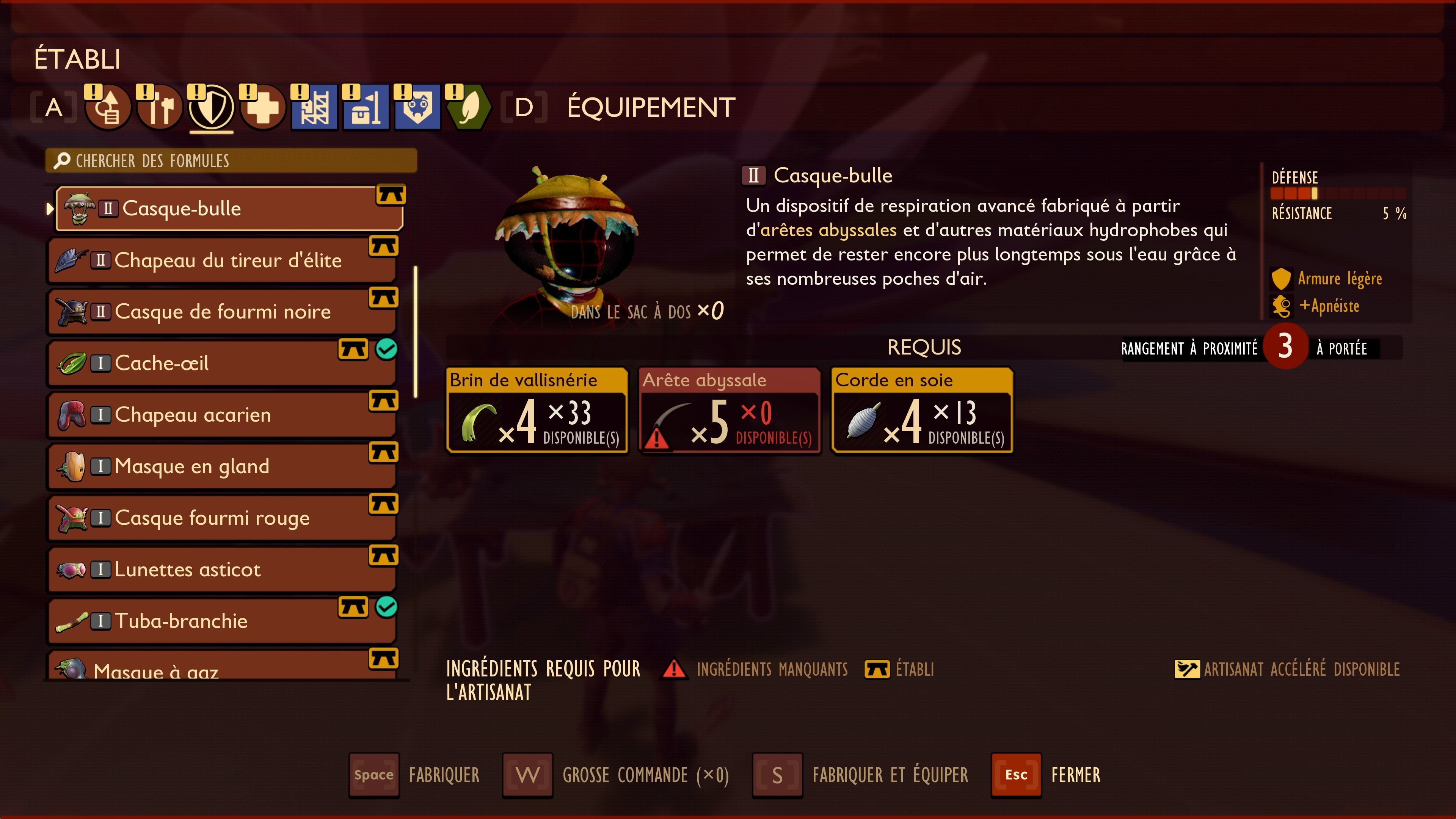Pick the Casque de fourmi noire recipe
The image size is (1456, 819).
tap(221, 312)
